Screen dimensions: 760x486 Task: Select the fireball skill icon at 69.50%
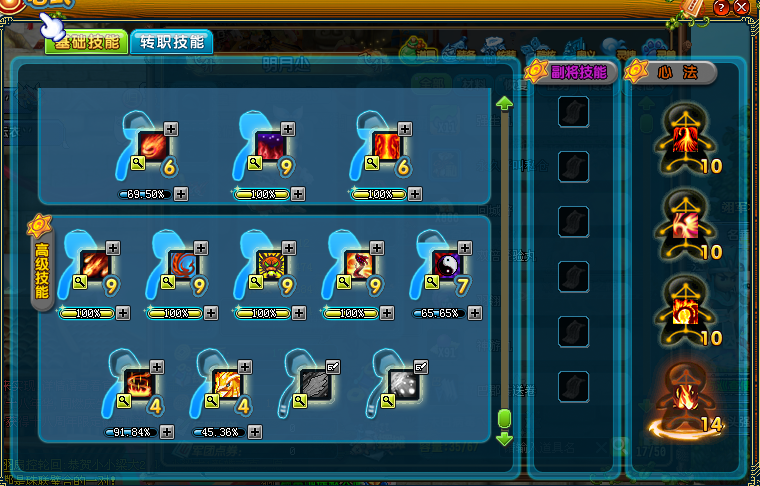point(151,146)
